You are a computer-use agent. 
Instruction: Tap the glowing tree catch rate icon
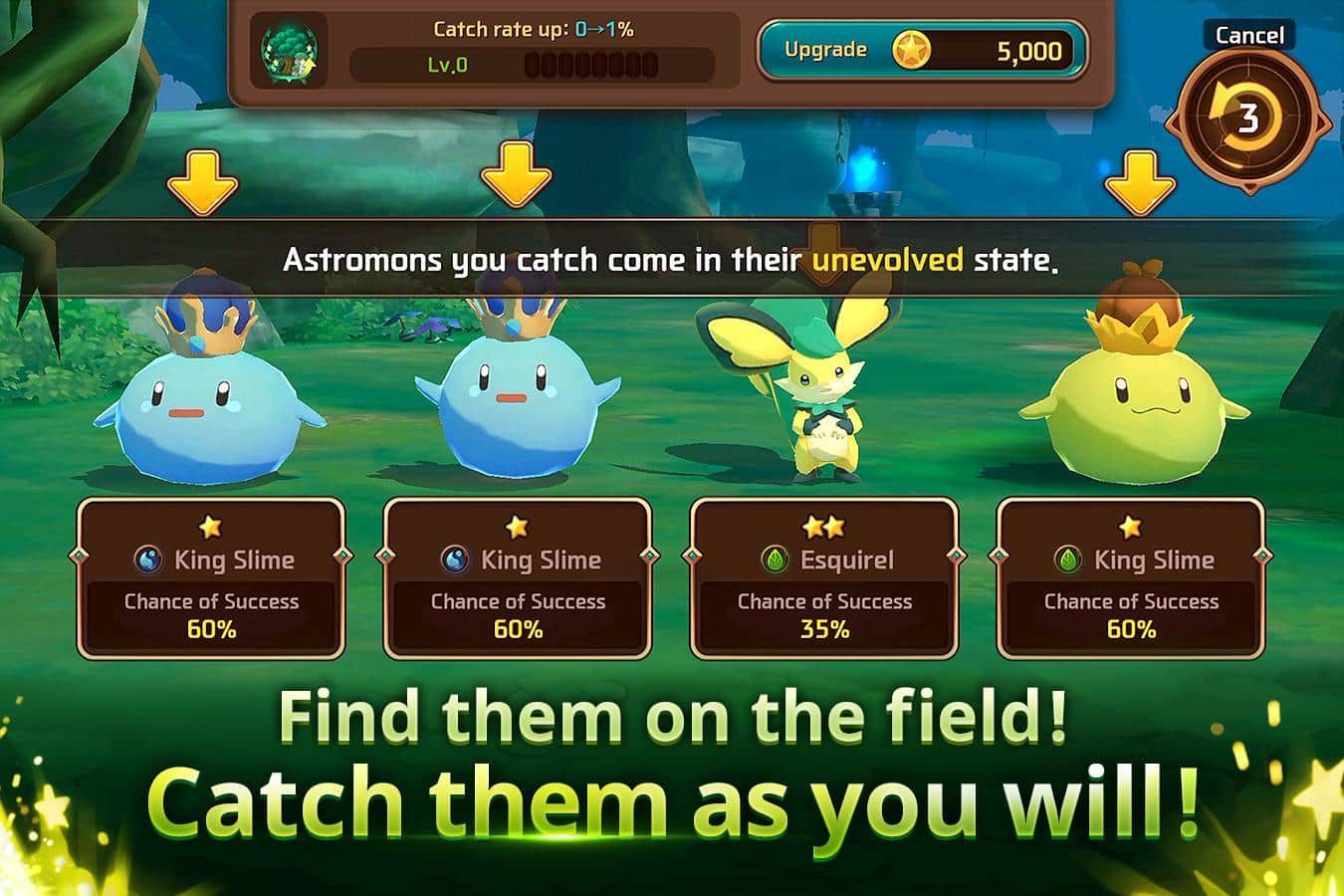pyautogui.click(x=289, y=50)
